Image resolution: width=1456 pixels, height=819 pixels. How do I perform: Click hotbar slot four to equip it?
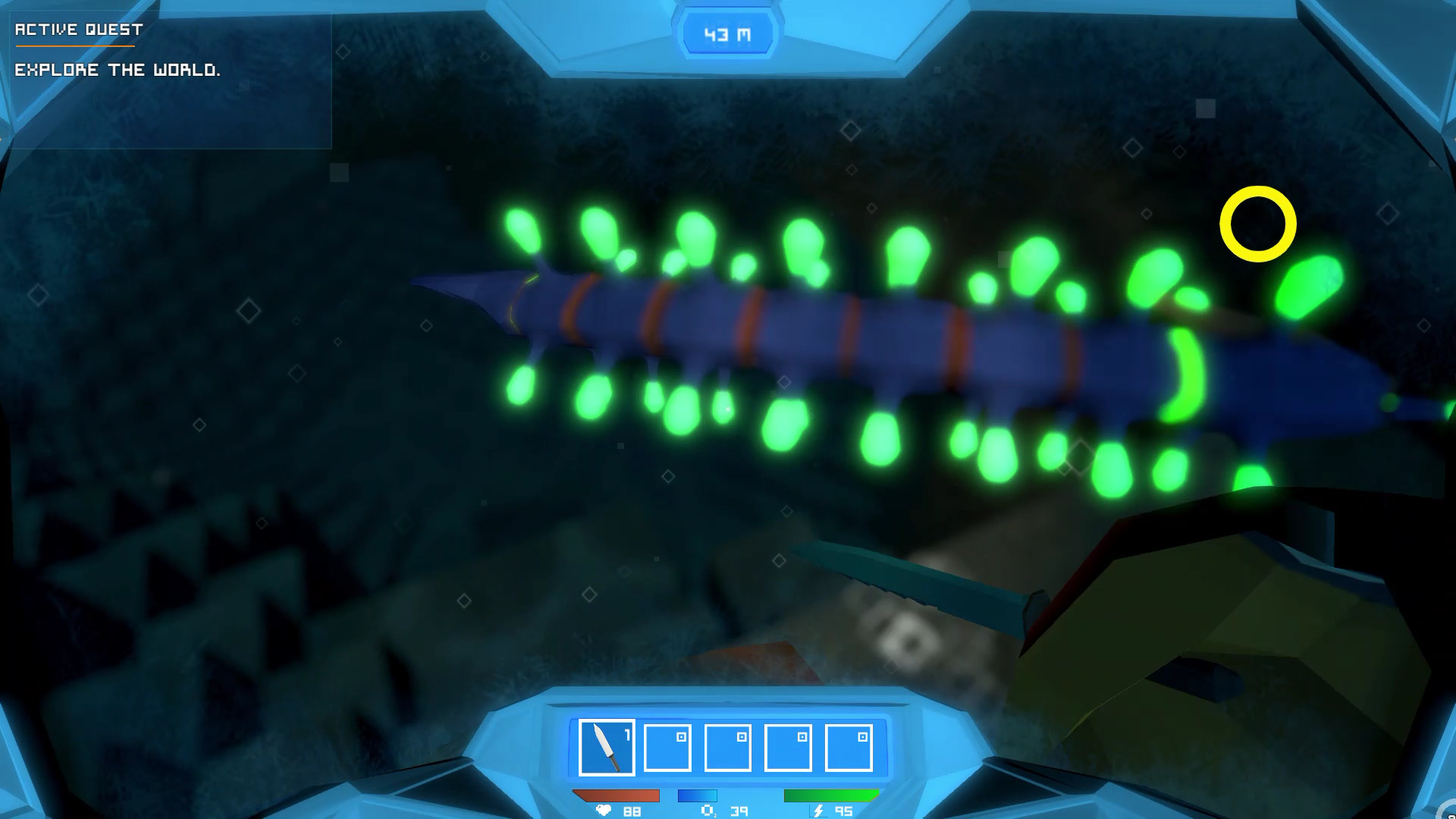[787, 748]
